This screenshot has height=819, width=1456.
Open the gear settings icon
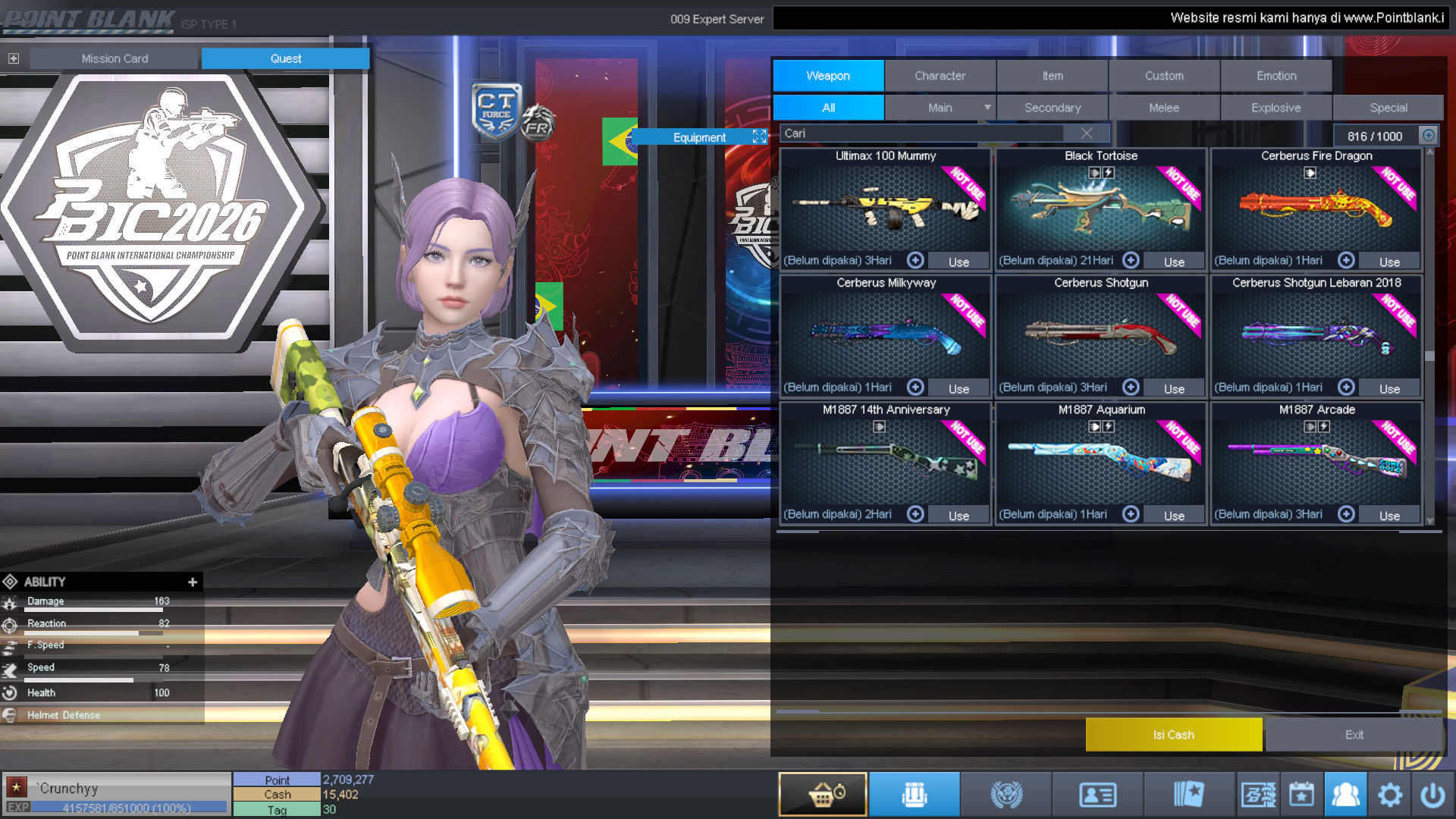[x=1389, y=795]
